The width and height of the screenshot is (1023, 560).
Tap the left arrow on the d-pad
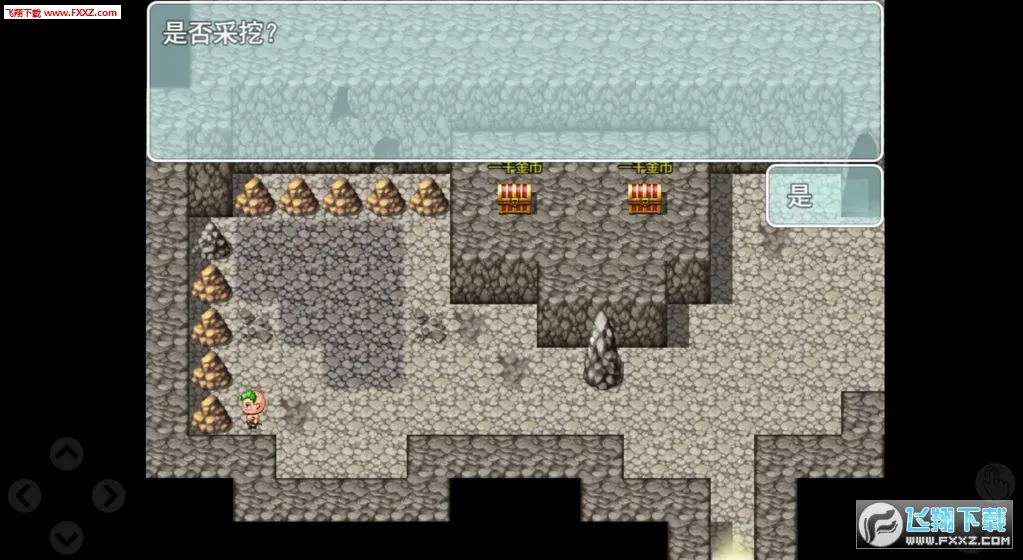25,496
